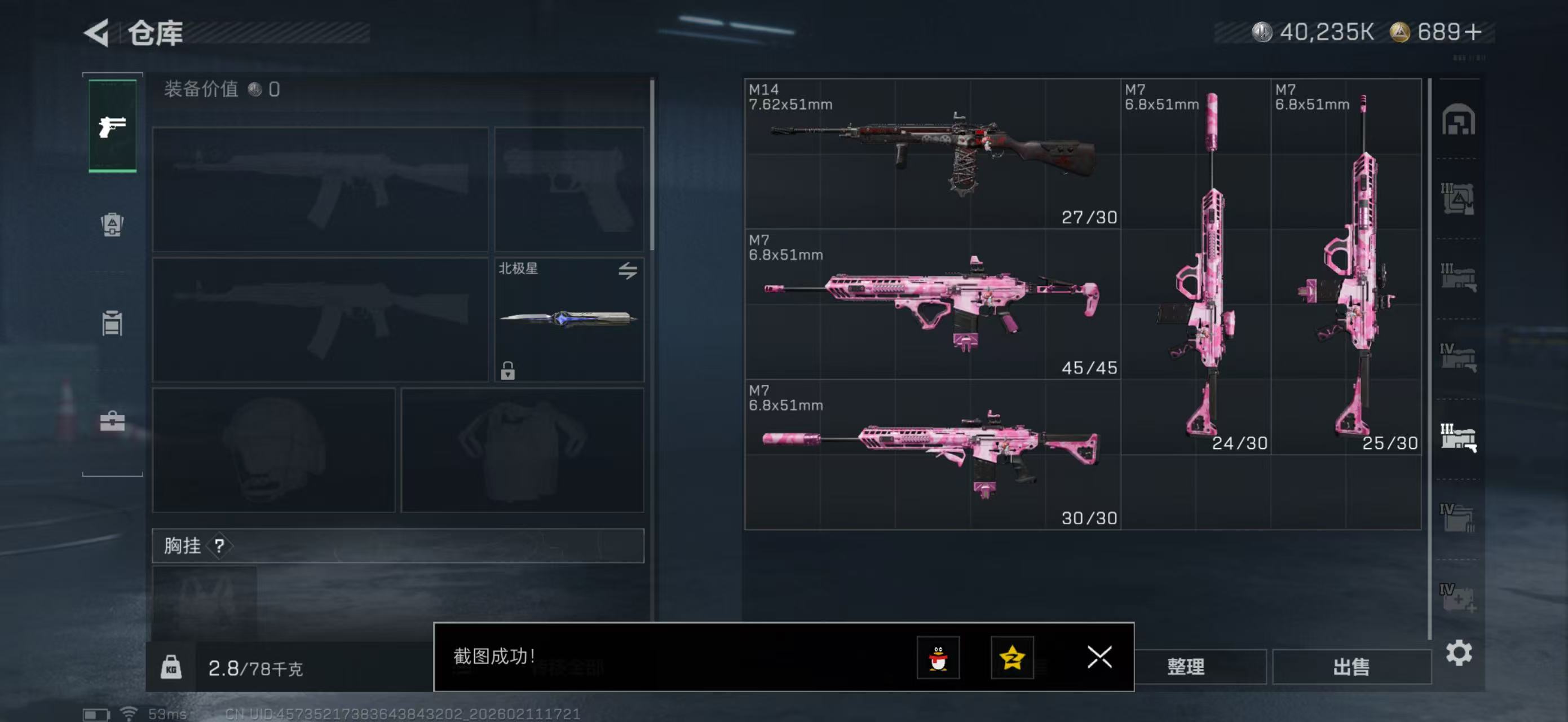
Task: Switch to the backpack tab
Action: [112, 224]
